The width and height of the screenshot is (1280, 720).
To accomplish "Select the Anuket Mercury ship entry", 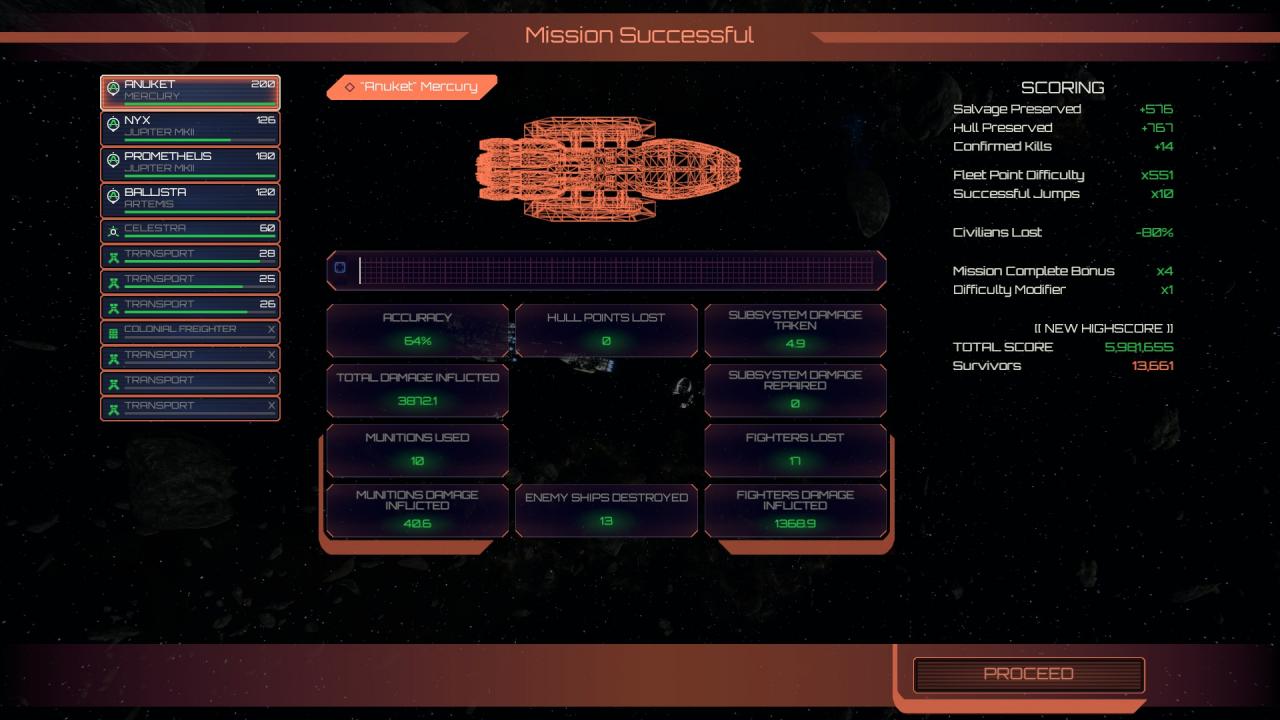I will coord(190,92).
